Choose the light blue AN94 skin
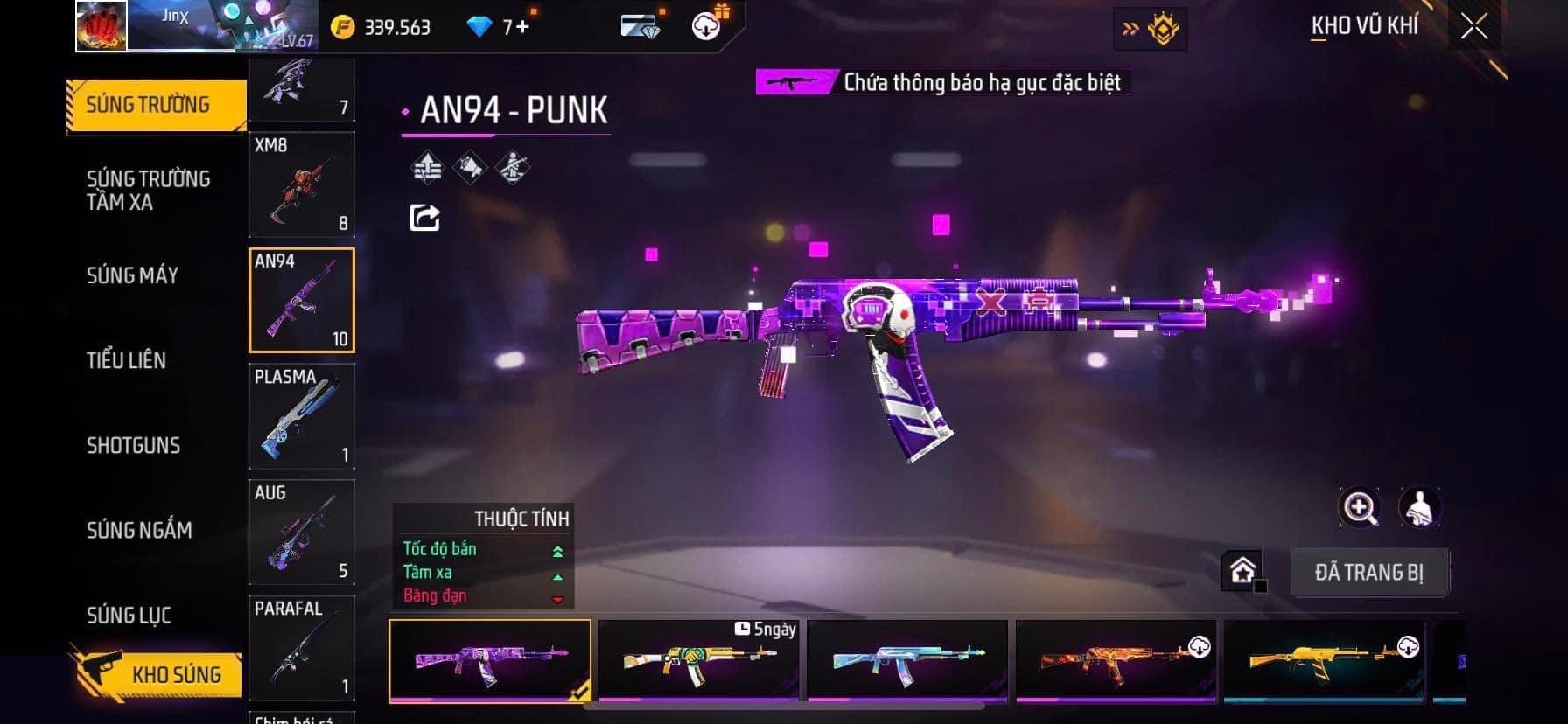Screen dimensions: 1568x724 coord(907,660)
